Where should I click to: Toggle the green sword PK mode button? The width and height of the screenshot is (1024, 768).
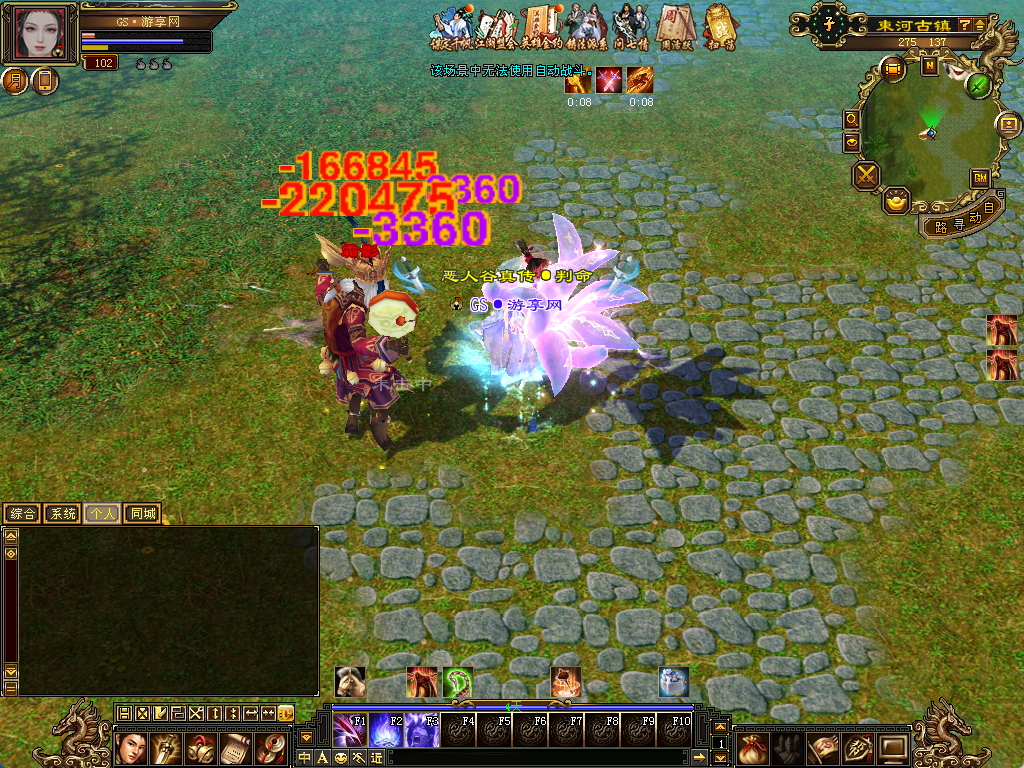point(978,85)
